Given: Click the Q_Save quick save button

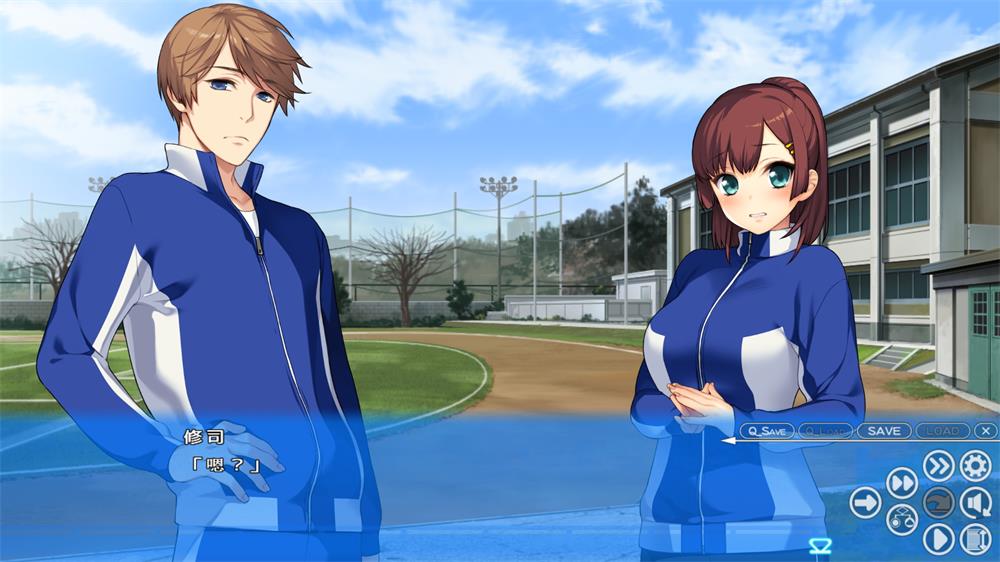Looking at the screenshot, I should [x=768, y=431].
